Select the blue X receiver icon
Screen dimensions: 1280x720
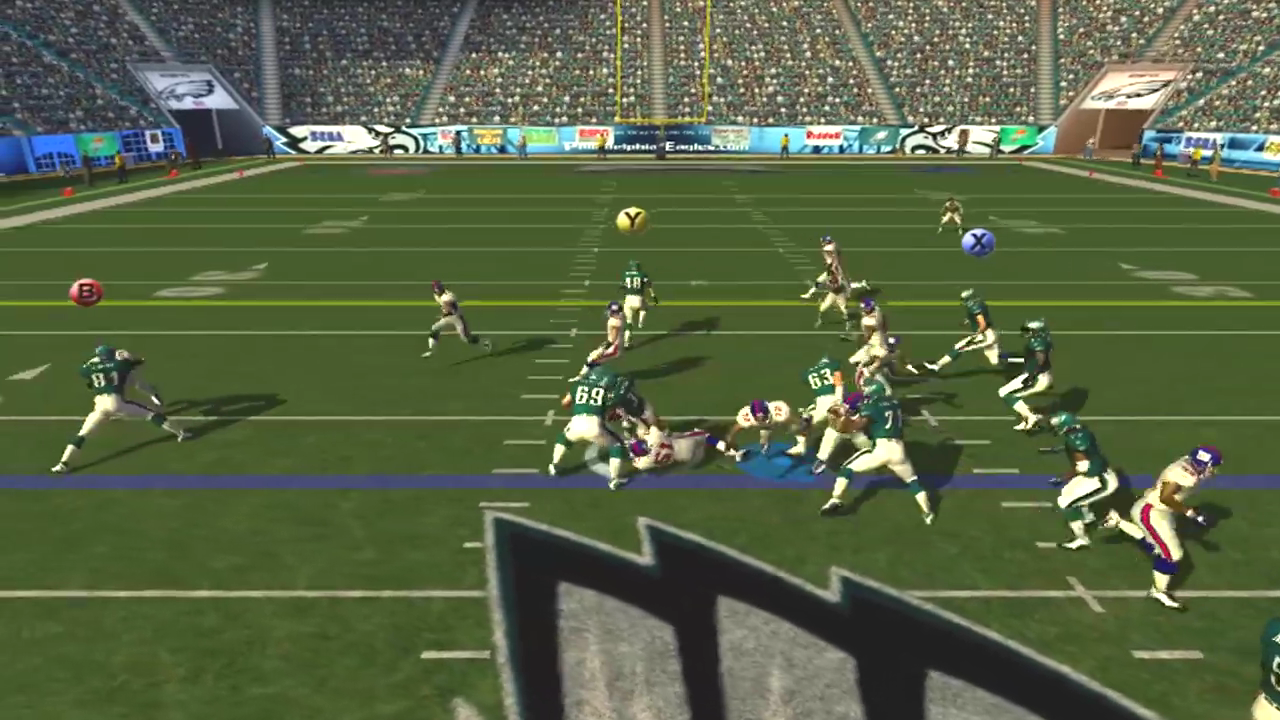978,243
